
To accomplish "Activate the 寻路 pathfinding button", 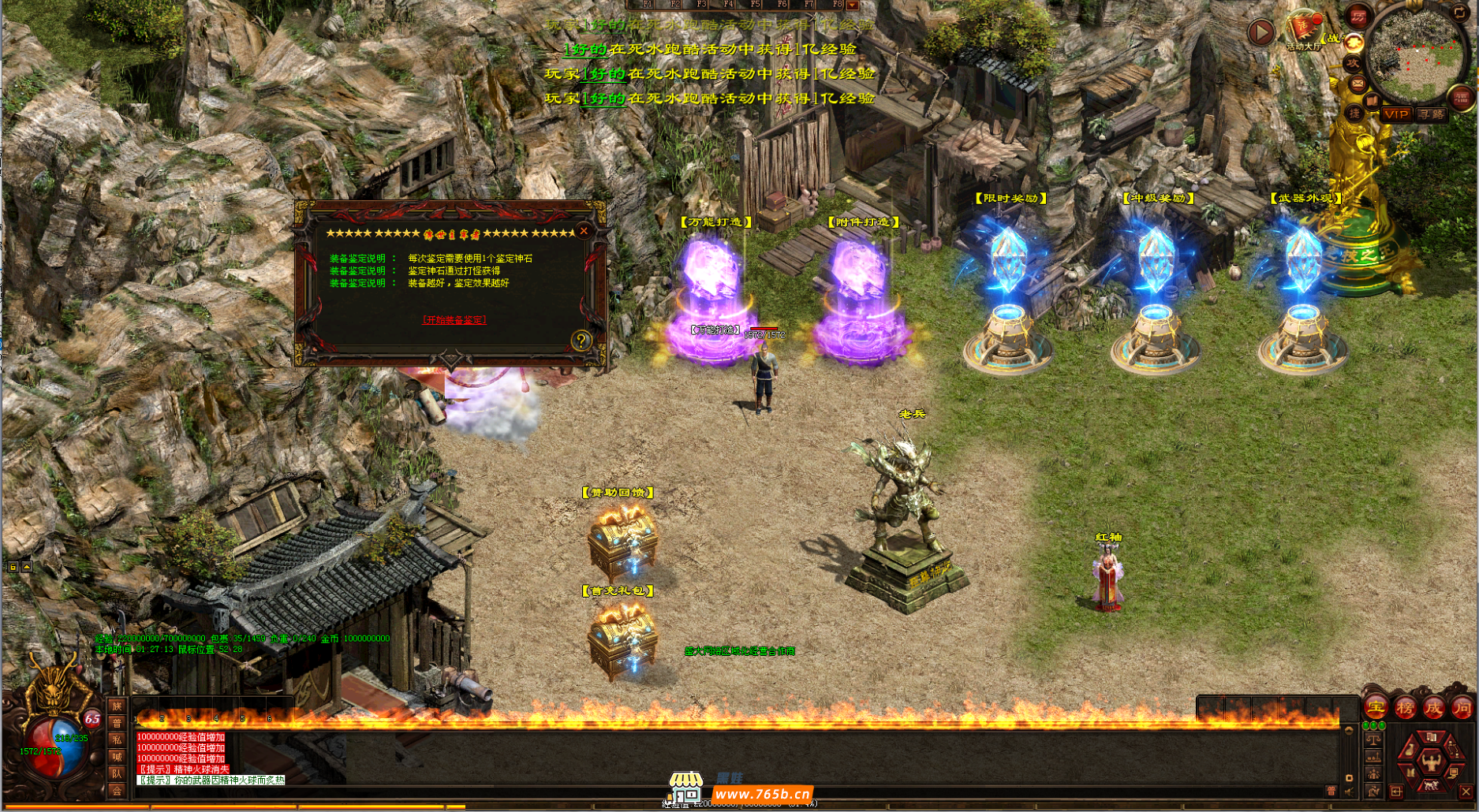I will click(1431, 114).
